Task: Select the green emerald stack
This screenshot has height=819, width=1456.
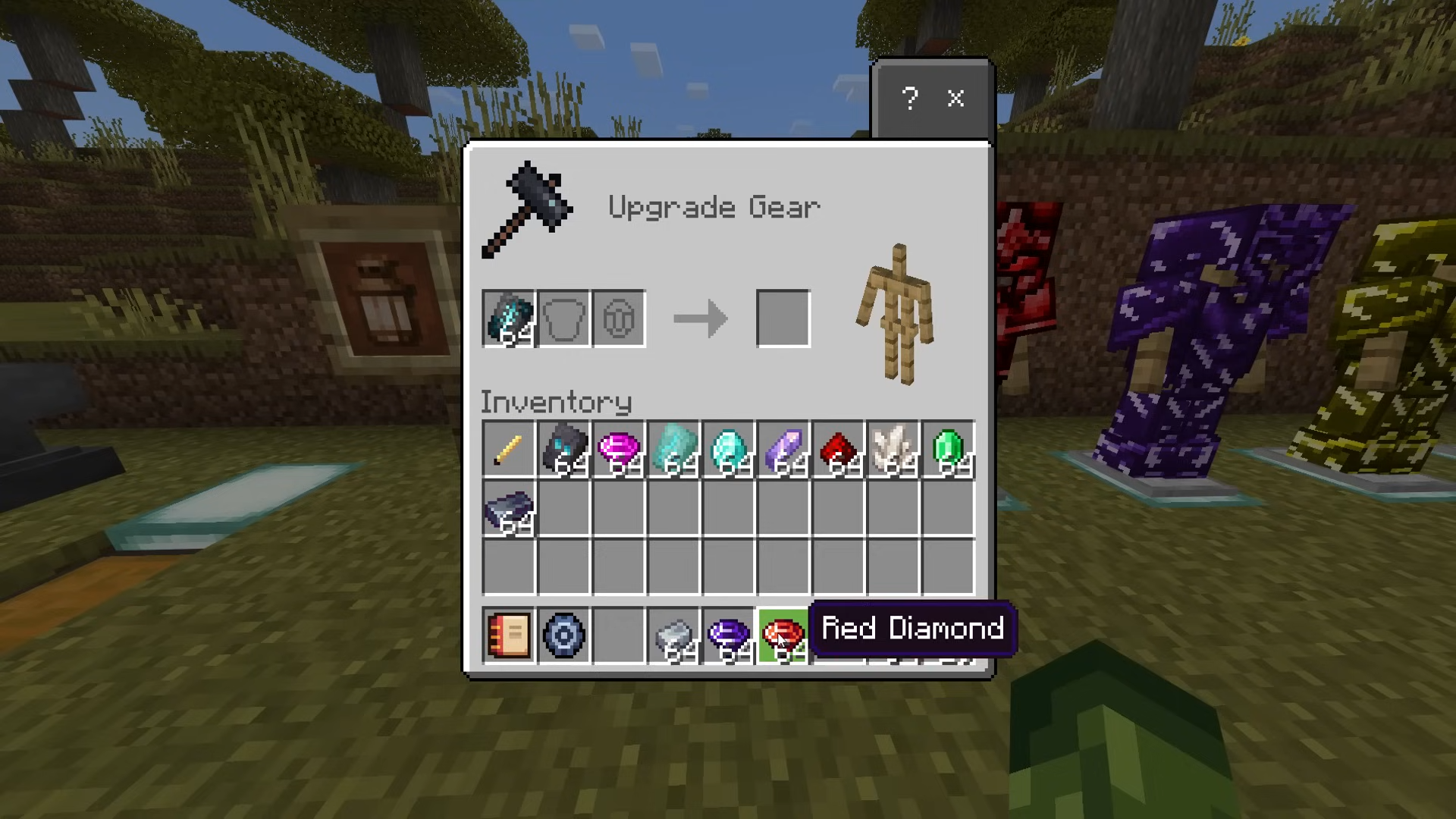Action: click(948, 450)
